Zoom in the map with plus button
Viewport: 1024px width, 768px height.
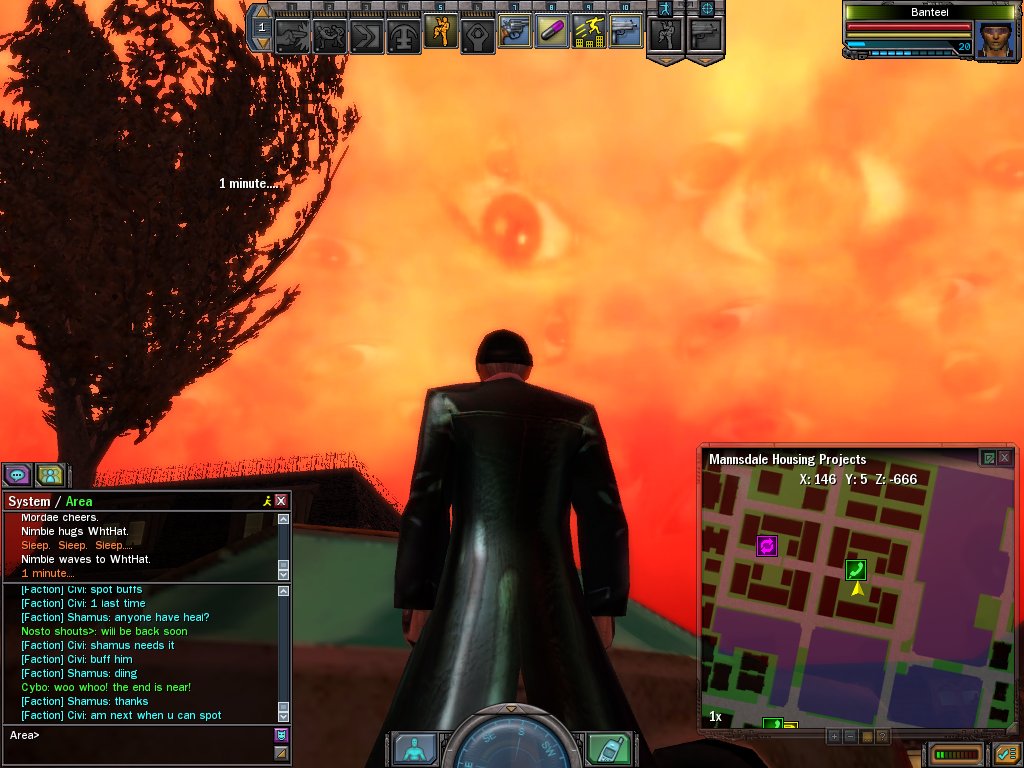(834, 736)
